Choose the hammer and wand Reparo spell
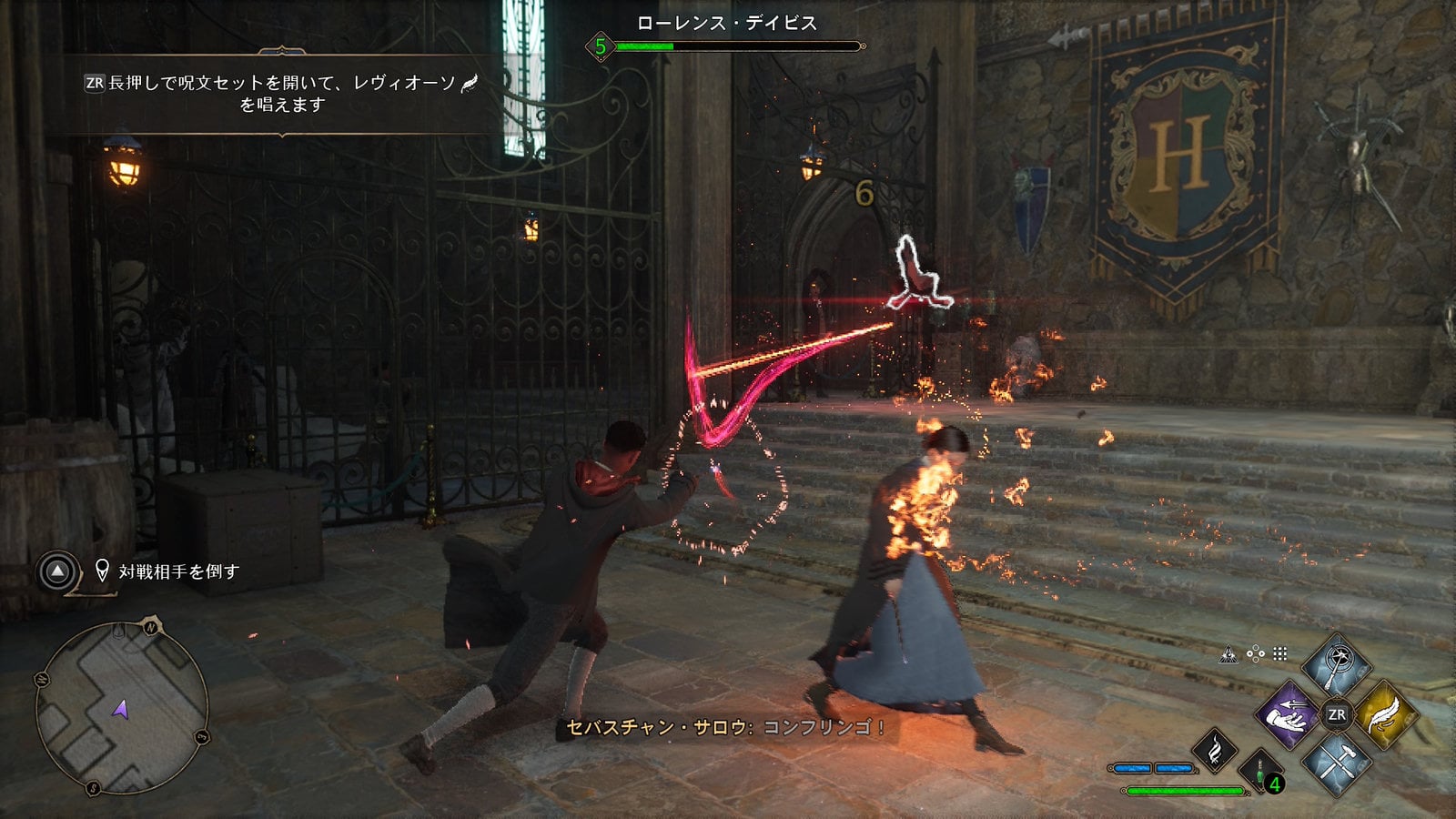Image resolution: width=1456 pixels, height=819 pixels. (1336, 763)
